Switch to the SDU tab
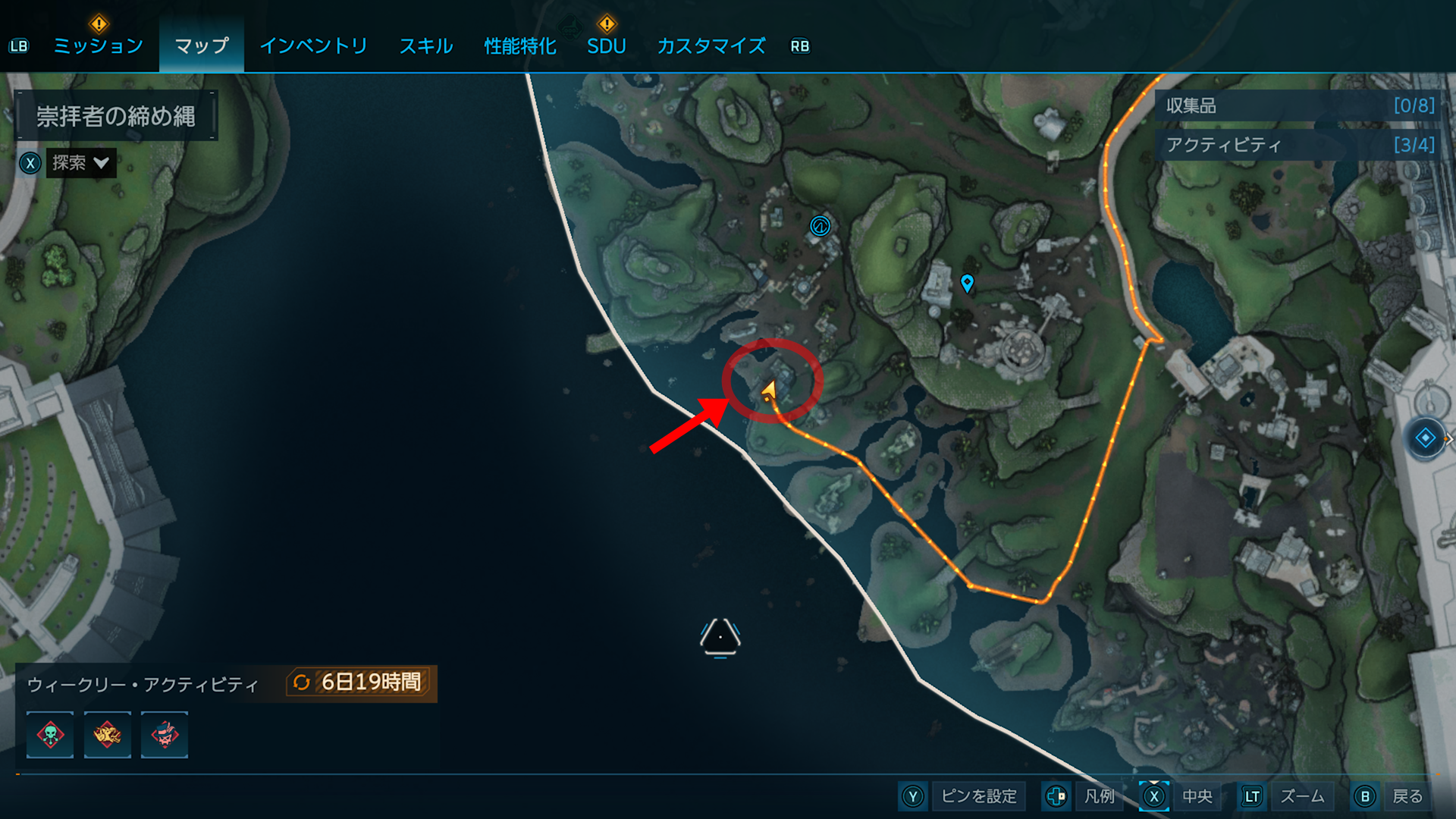This screenshot has width=1456, height=819. 606,46
